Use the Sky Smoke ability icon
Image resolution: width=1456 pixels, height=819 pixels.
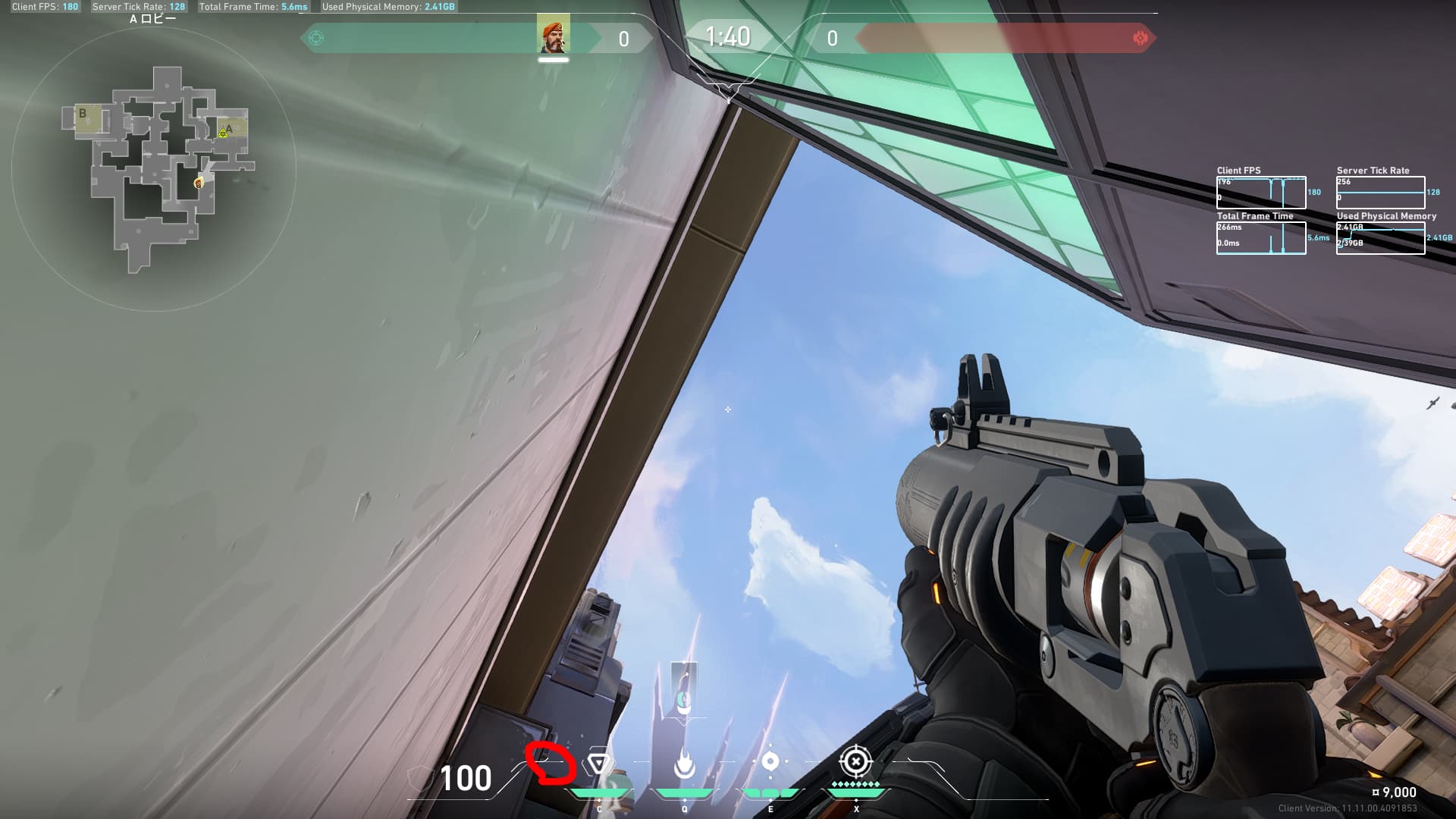[770, 762]
